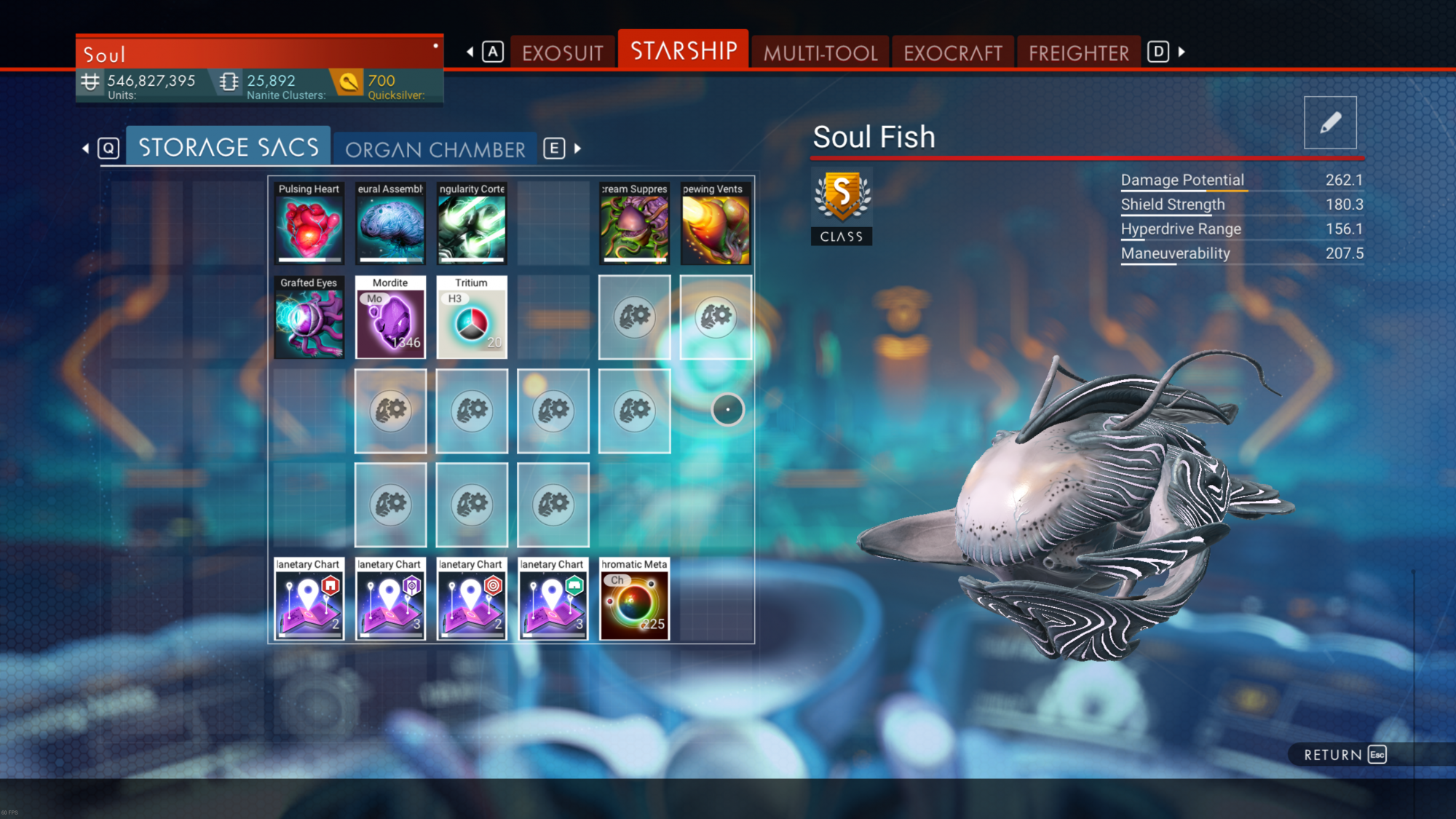Choose the Mordite stack
Screen dimensions: 1456x819
pyautogui.click(x=390, y=317)
